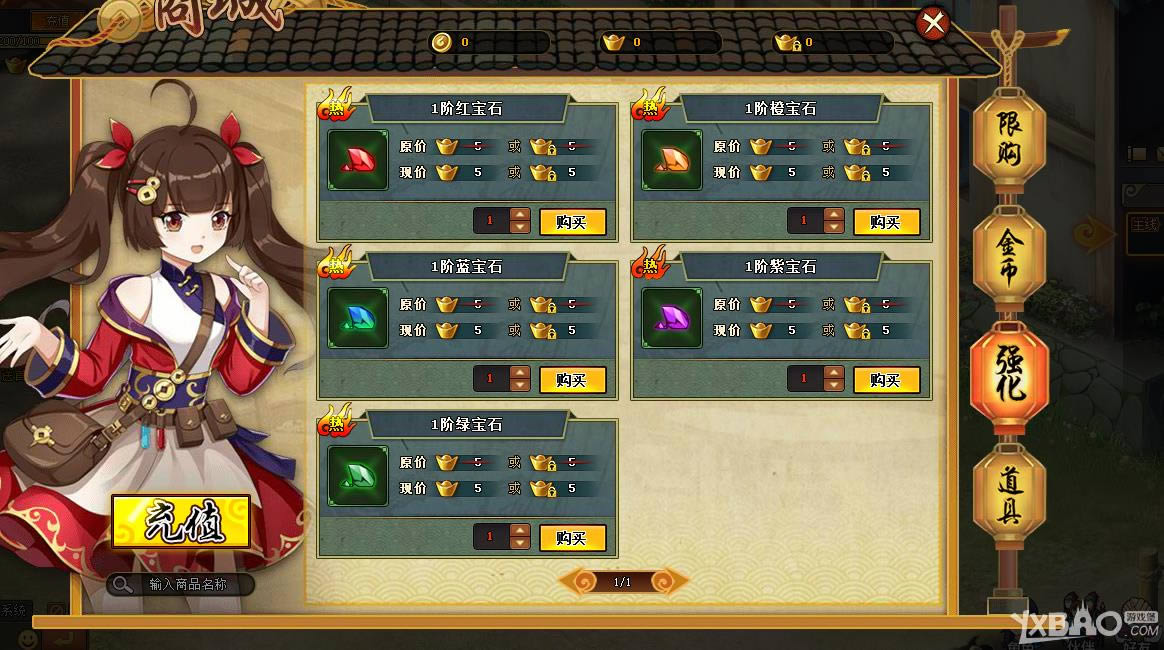1164x650 pixels.
Task: Go to the previous shop page arrow
Action: click(x=578, y=581)
